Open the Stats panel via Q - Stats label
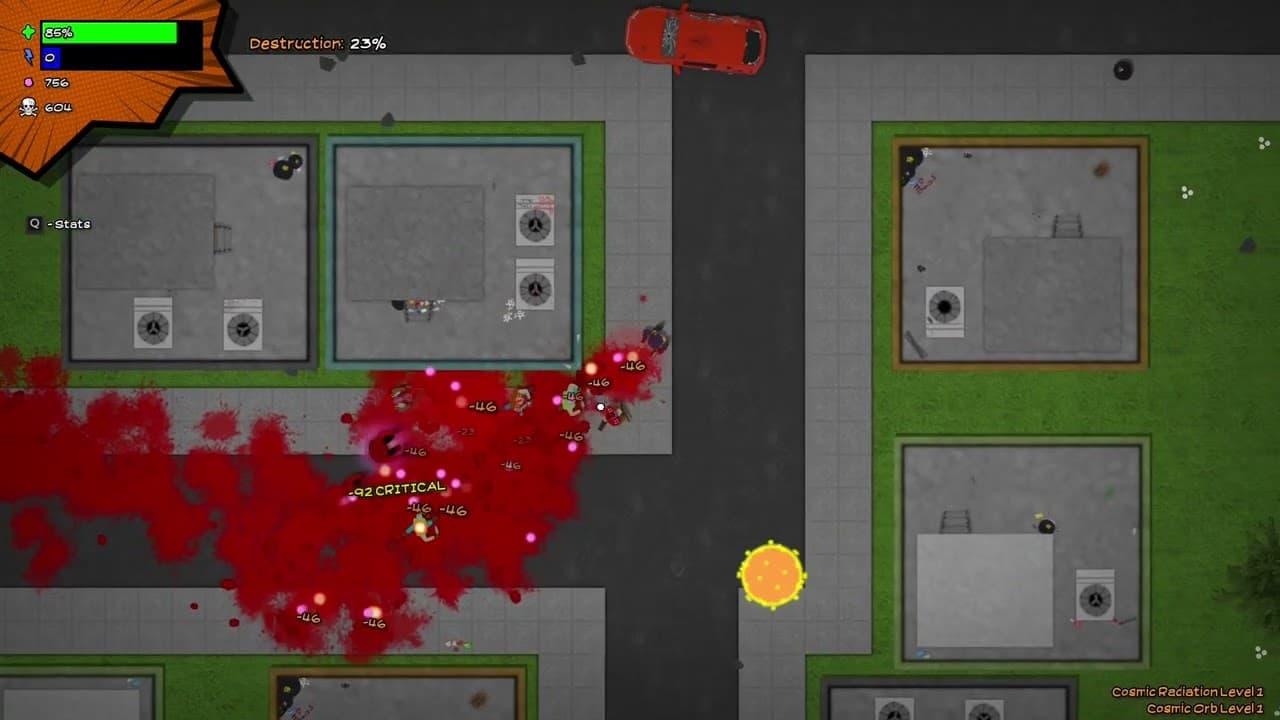This screenshot has width=1280, height=720. click(x=60, y=224)
